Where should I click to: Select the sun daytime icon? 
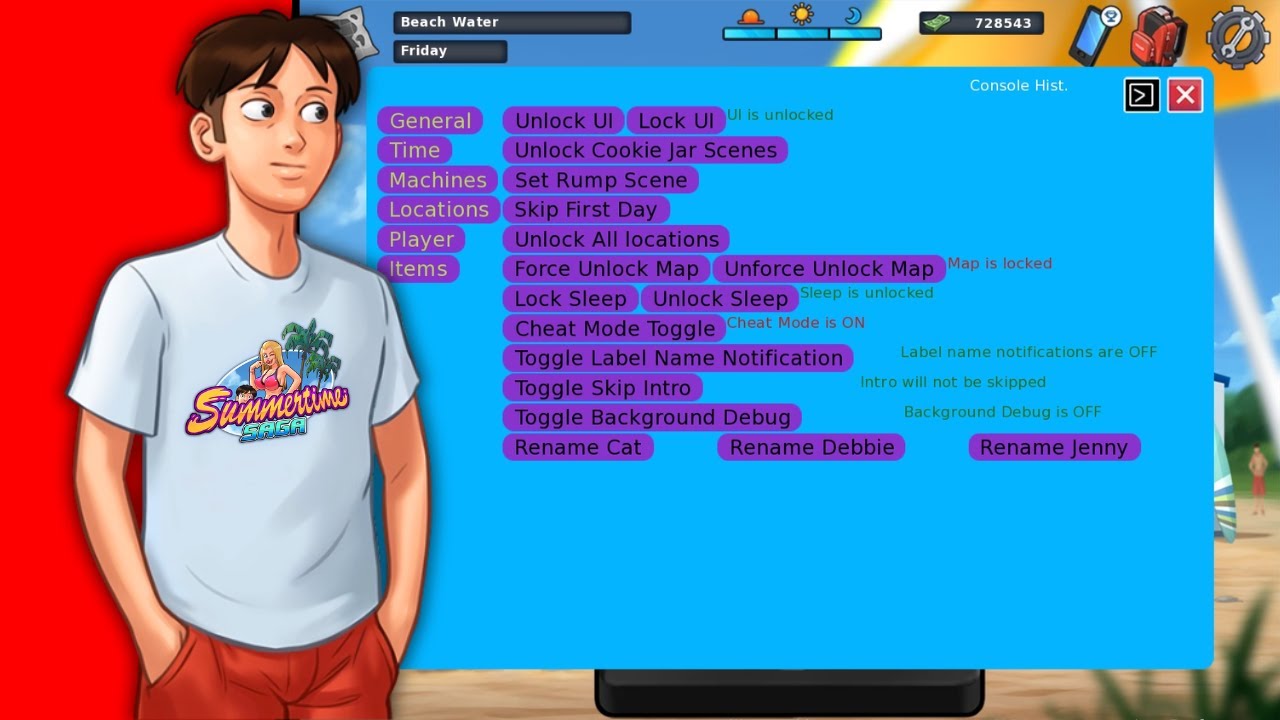pos(803,16)
